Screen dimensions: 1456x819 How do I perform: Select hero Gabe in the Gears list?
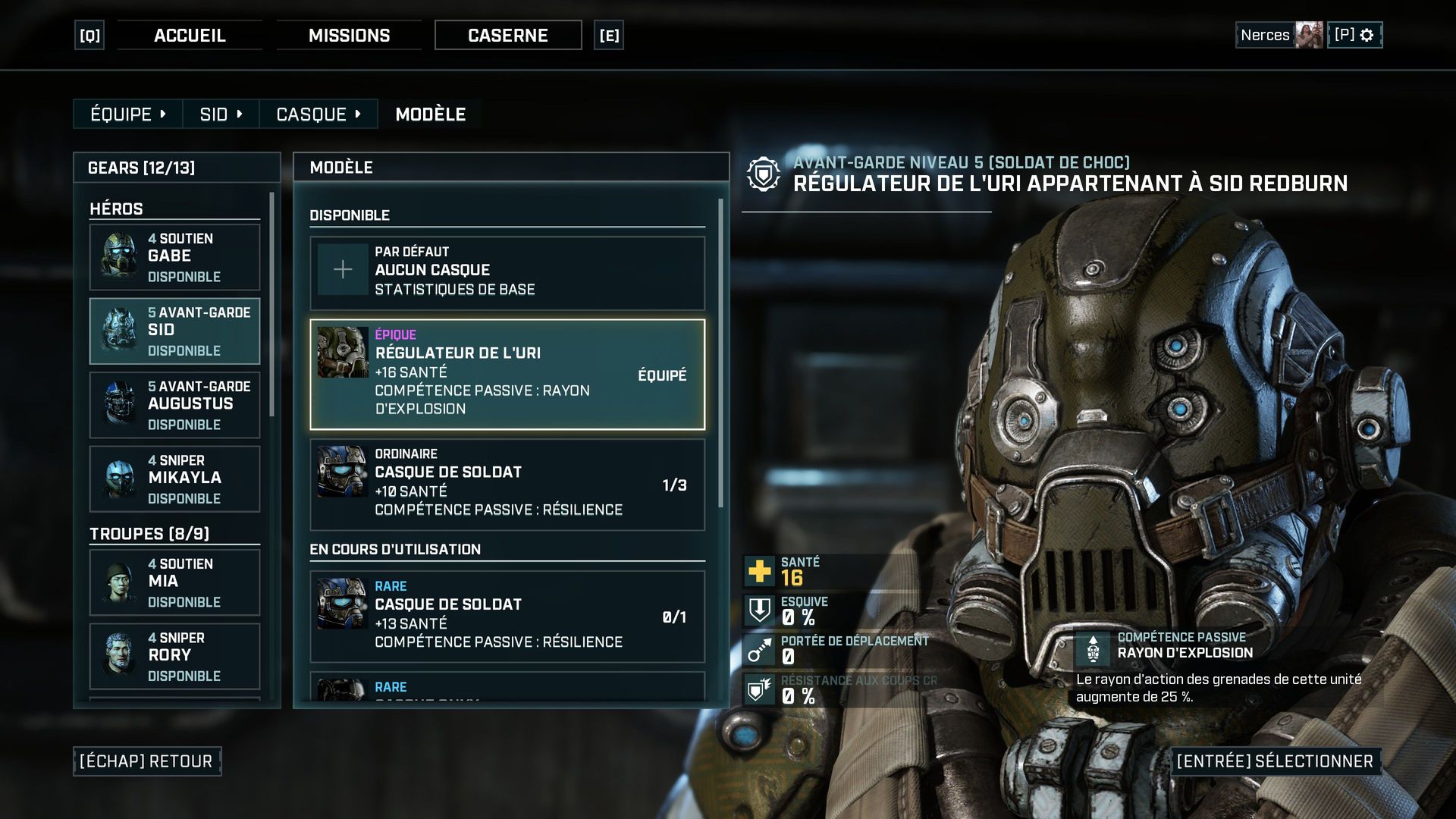click(x=174, y=257)
